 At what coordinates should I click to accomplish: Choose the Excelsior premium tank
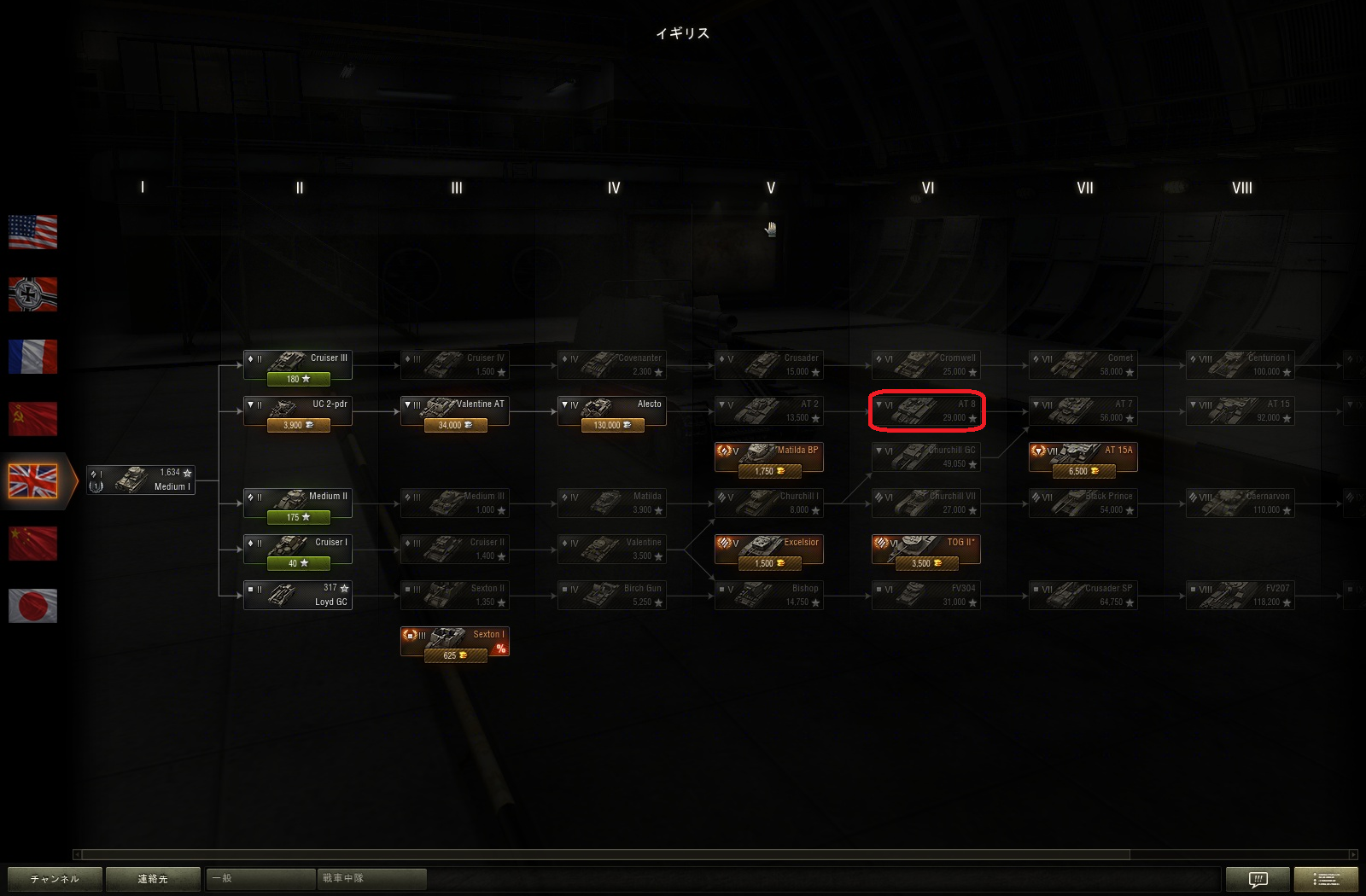769,550
